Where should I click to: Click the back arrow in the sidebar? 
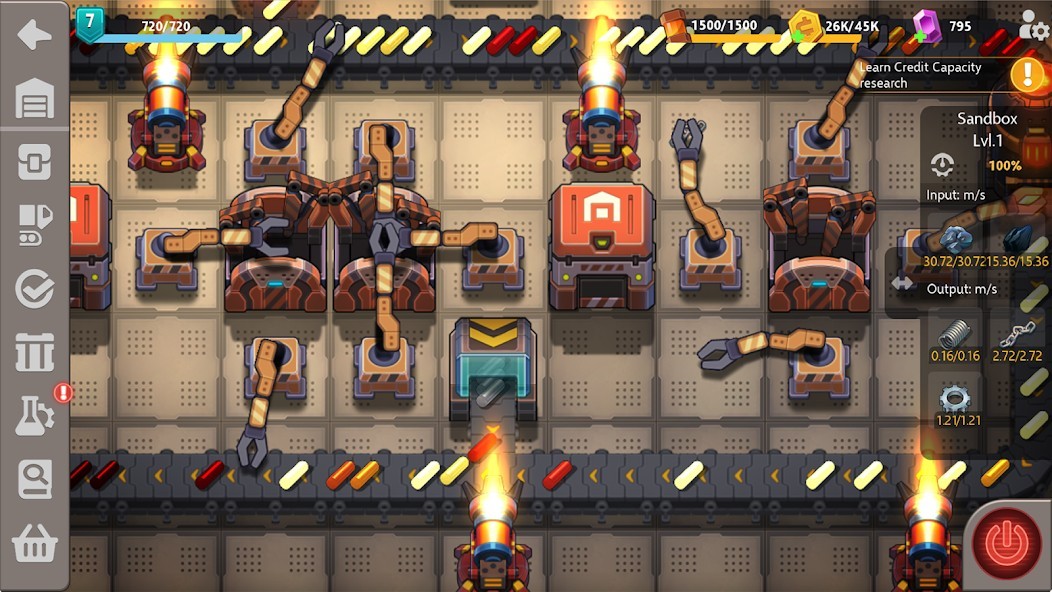(34, 35)
